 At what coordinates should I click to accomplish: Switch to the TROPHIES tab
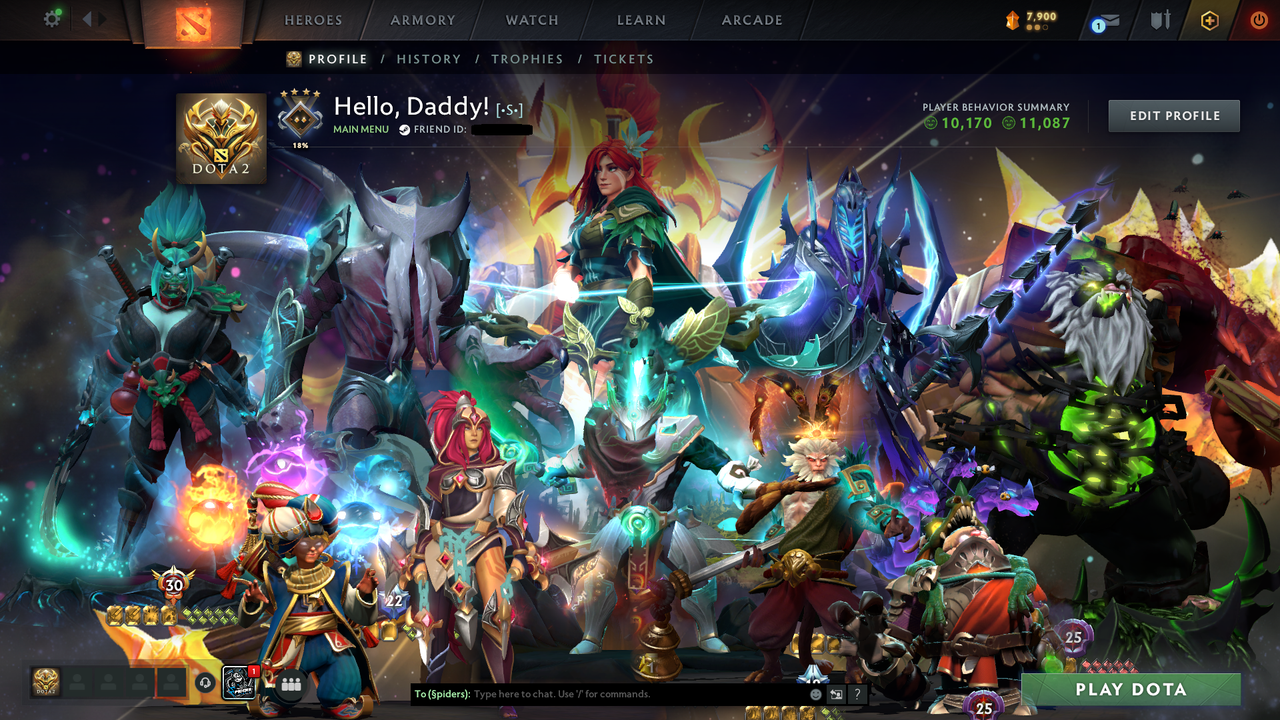coord(528,59)
